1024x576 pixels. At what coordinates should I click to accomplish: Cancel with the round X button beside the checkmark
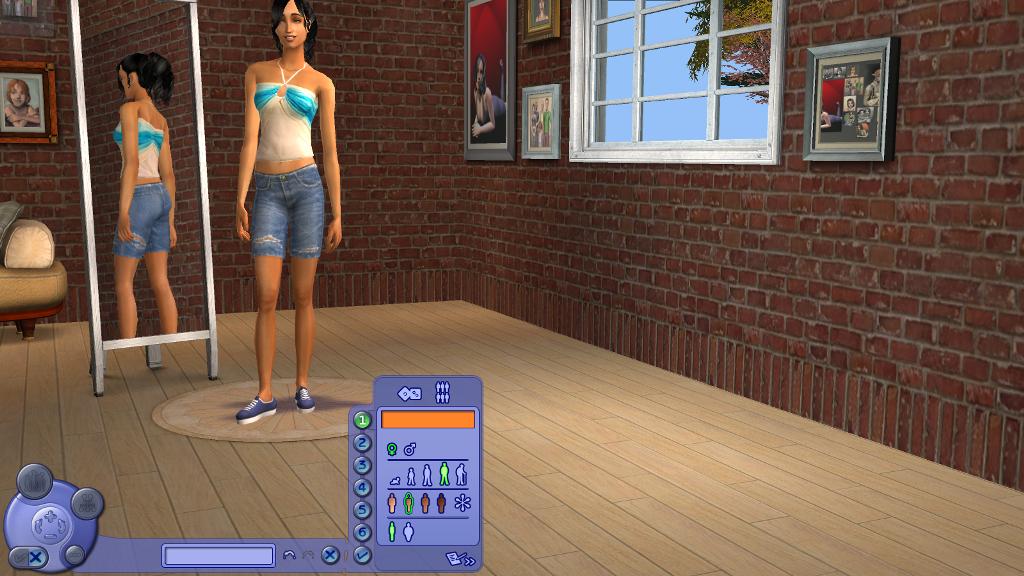[x=330, y=556]
